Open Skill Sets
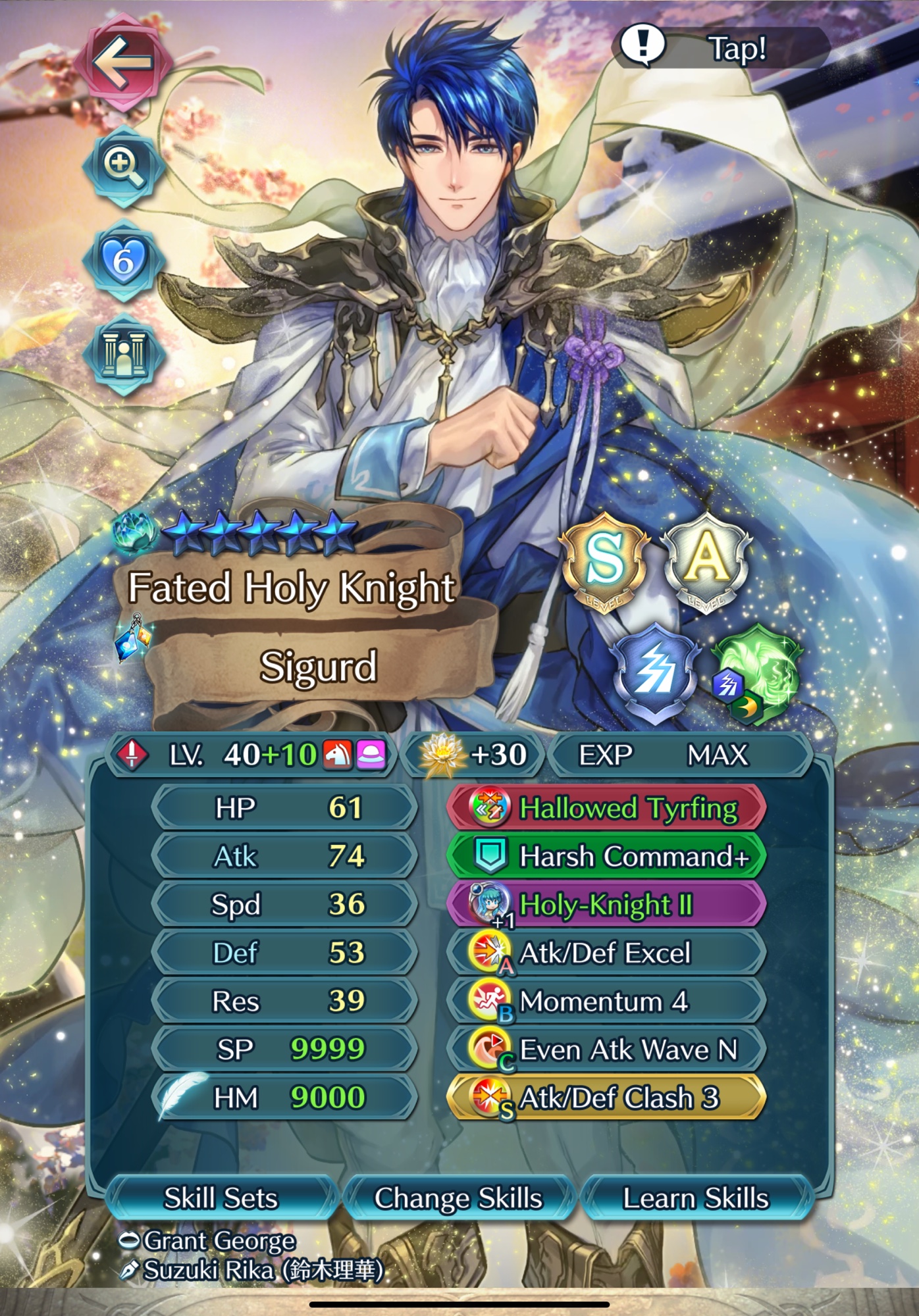The width and height of the screenshot is (919, 1316). coord(221,1198)
